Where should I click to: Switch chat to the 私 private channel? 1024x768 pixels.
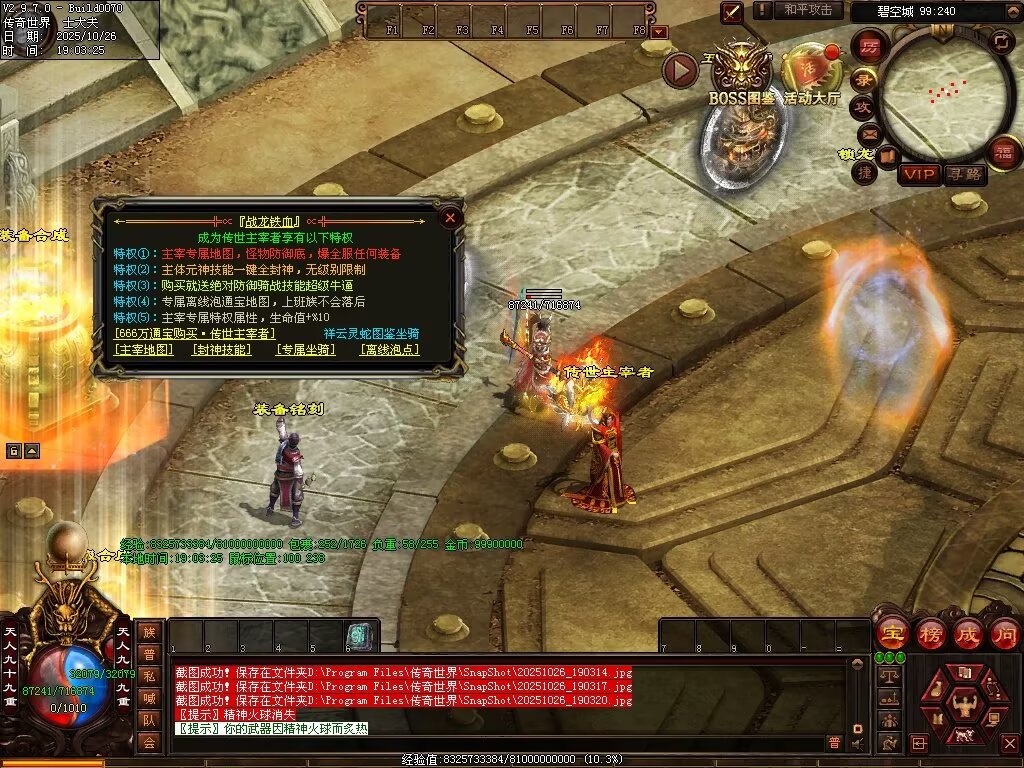pyautogui.click(x=149, y=676)
